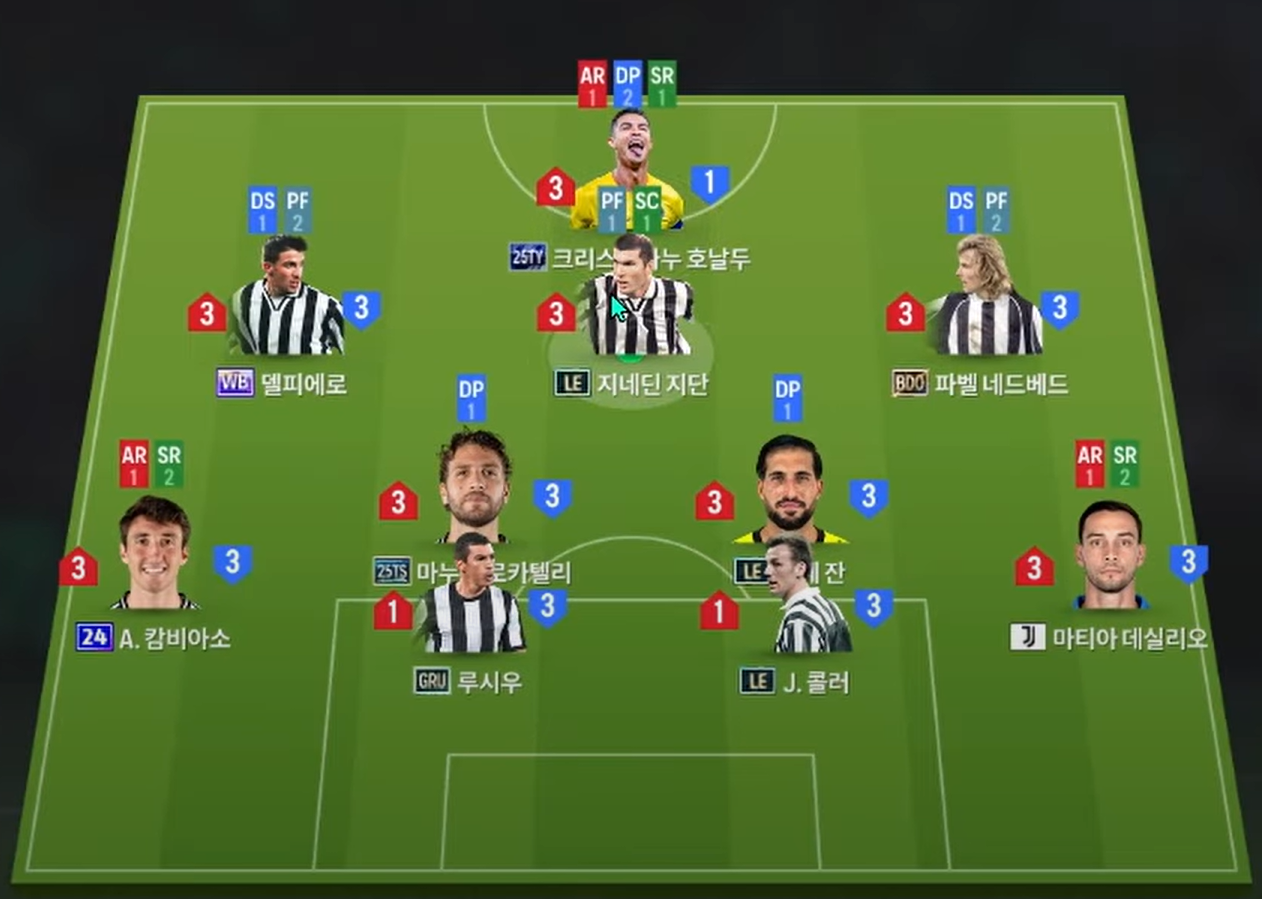Select striker Cristiano Ronaldo in the yellow kit
1262x899 pixels.
(630, 150)
